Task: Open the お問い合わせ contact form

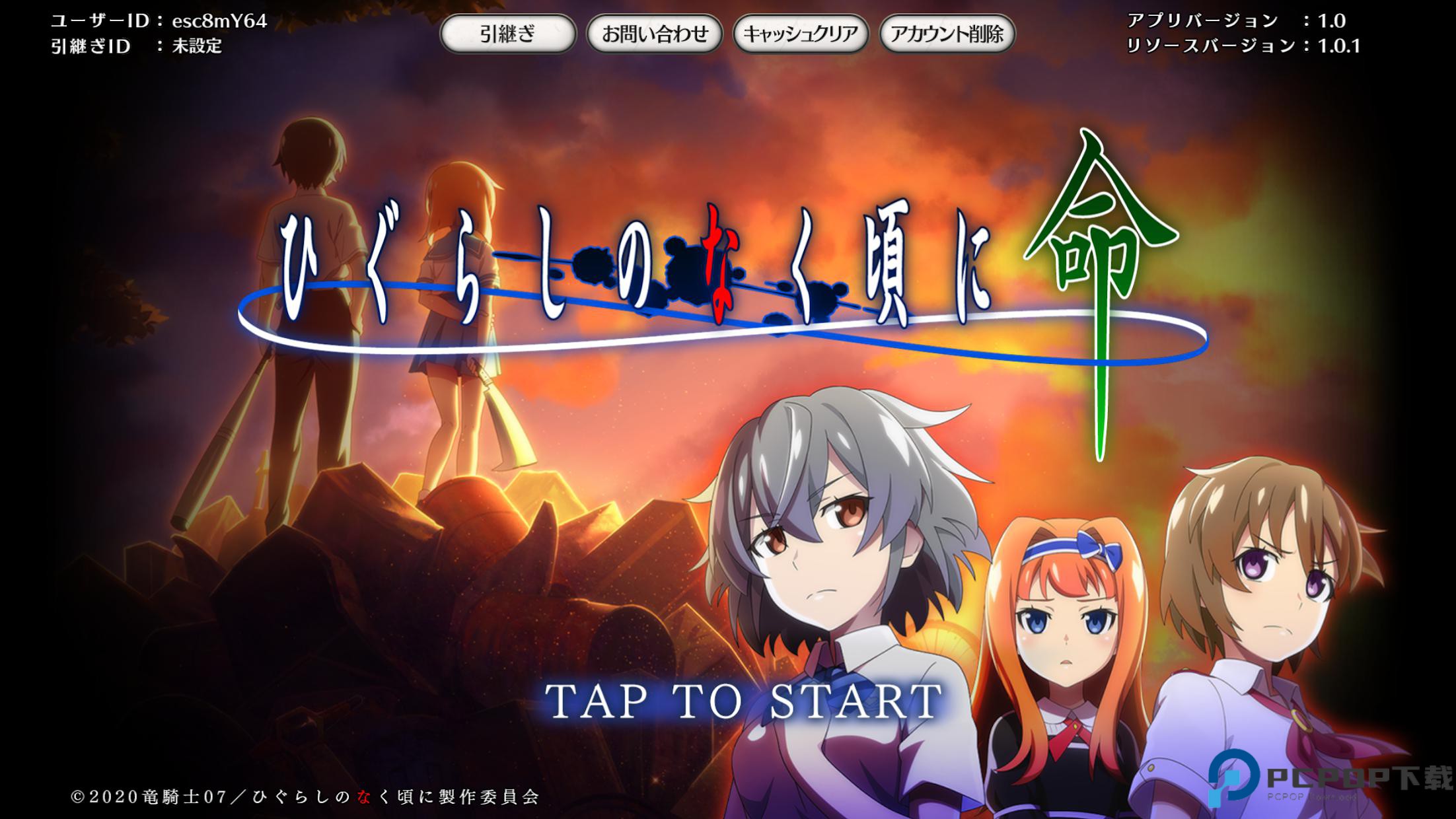Action: tap(656, 33)
